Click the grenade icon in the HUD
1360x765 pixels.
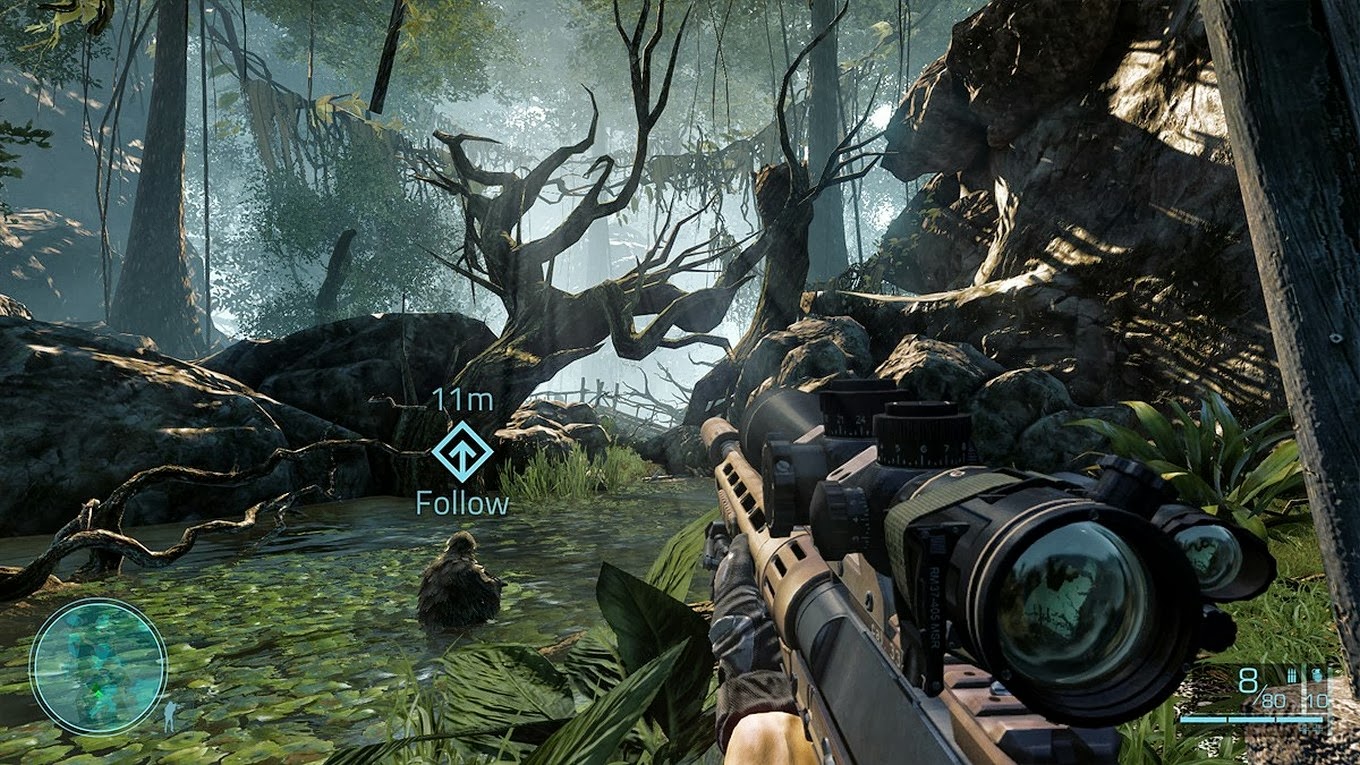point(1317,674)
